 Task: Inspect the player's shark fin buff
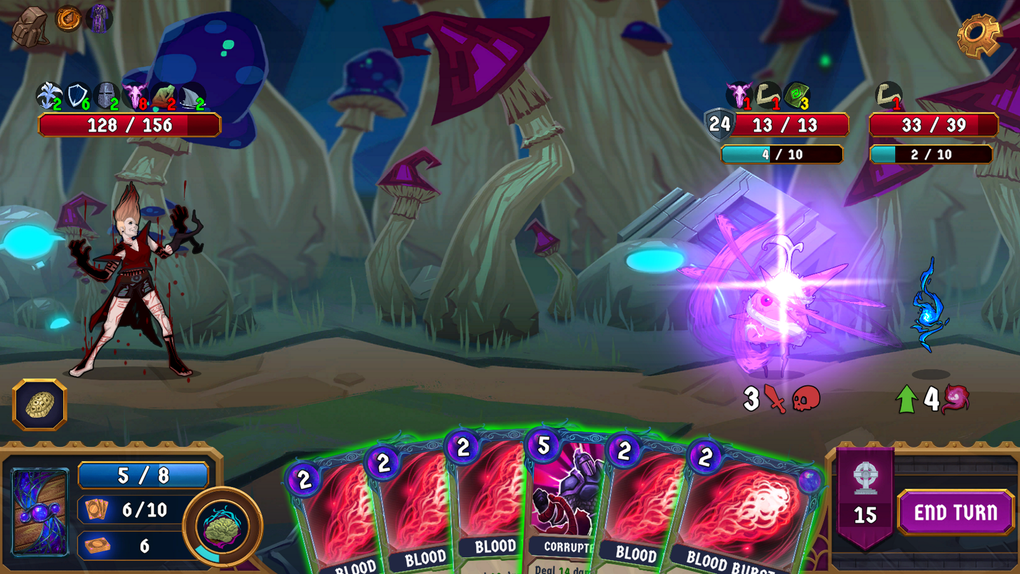tap(192, 97)
